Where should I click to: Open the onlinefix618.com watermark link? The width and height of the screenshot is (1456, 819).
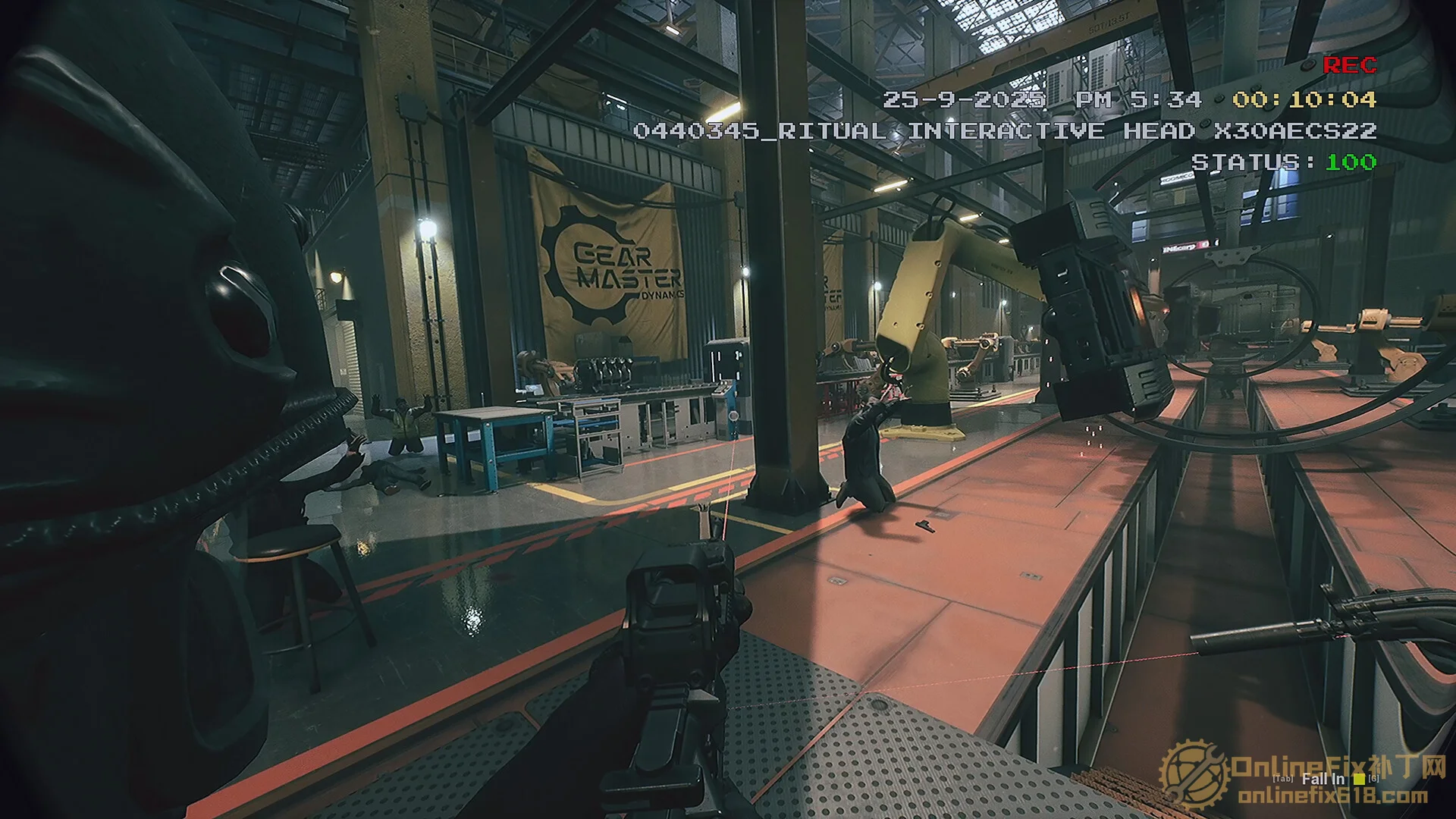pyautogui.click(x=1332, y=797)
